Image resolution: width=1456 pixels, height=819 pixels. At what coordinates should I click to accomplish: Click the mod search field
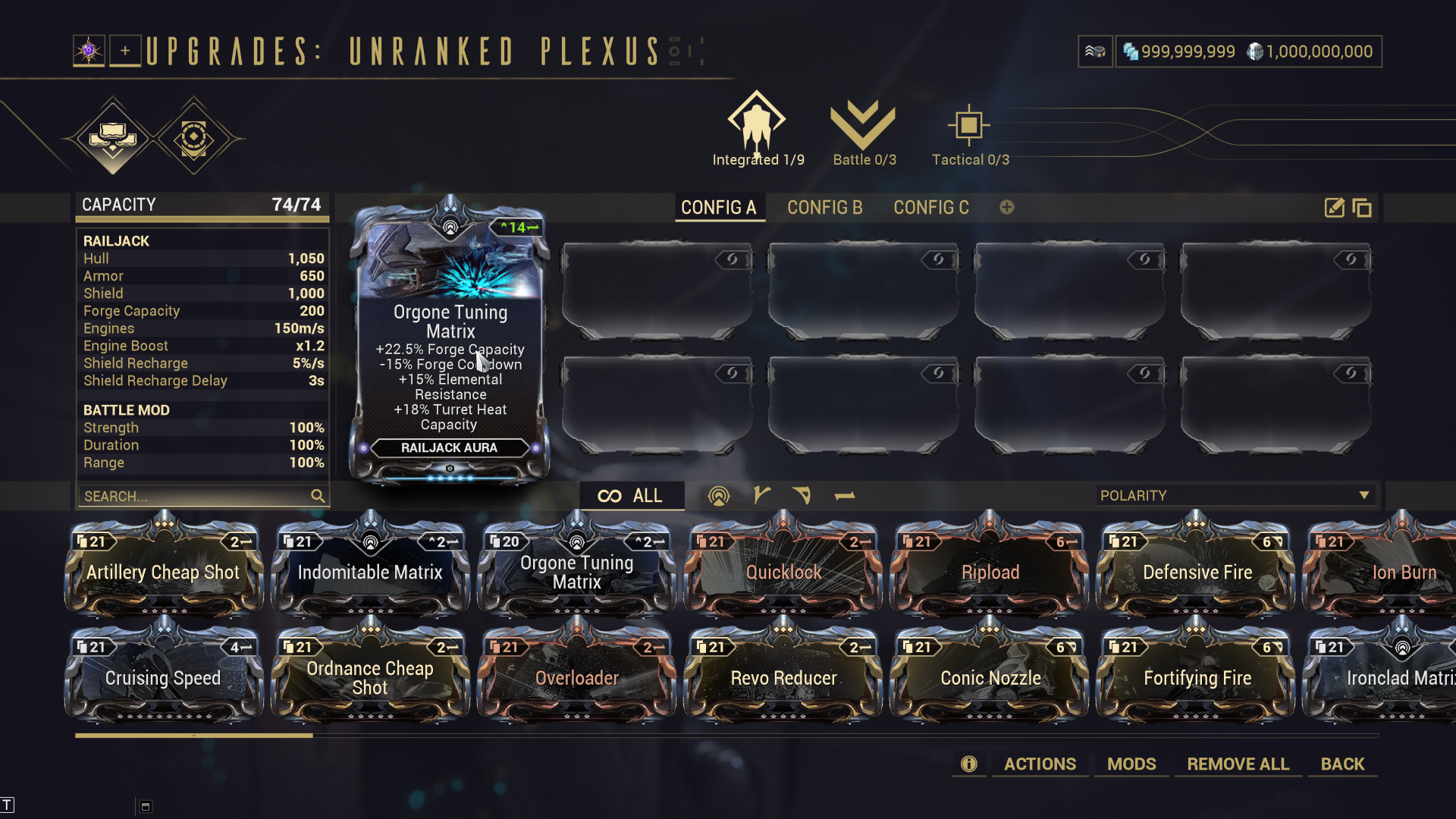pos(196,496)
